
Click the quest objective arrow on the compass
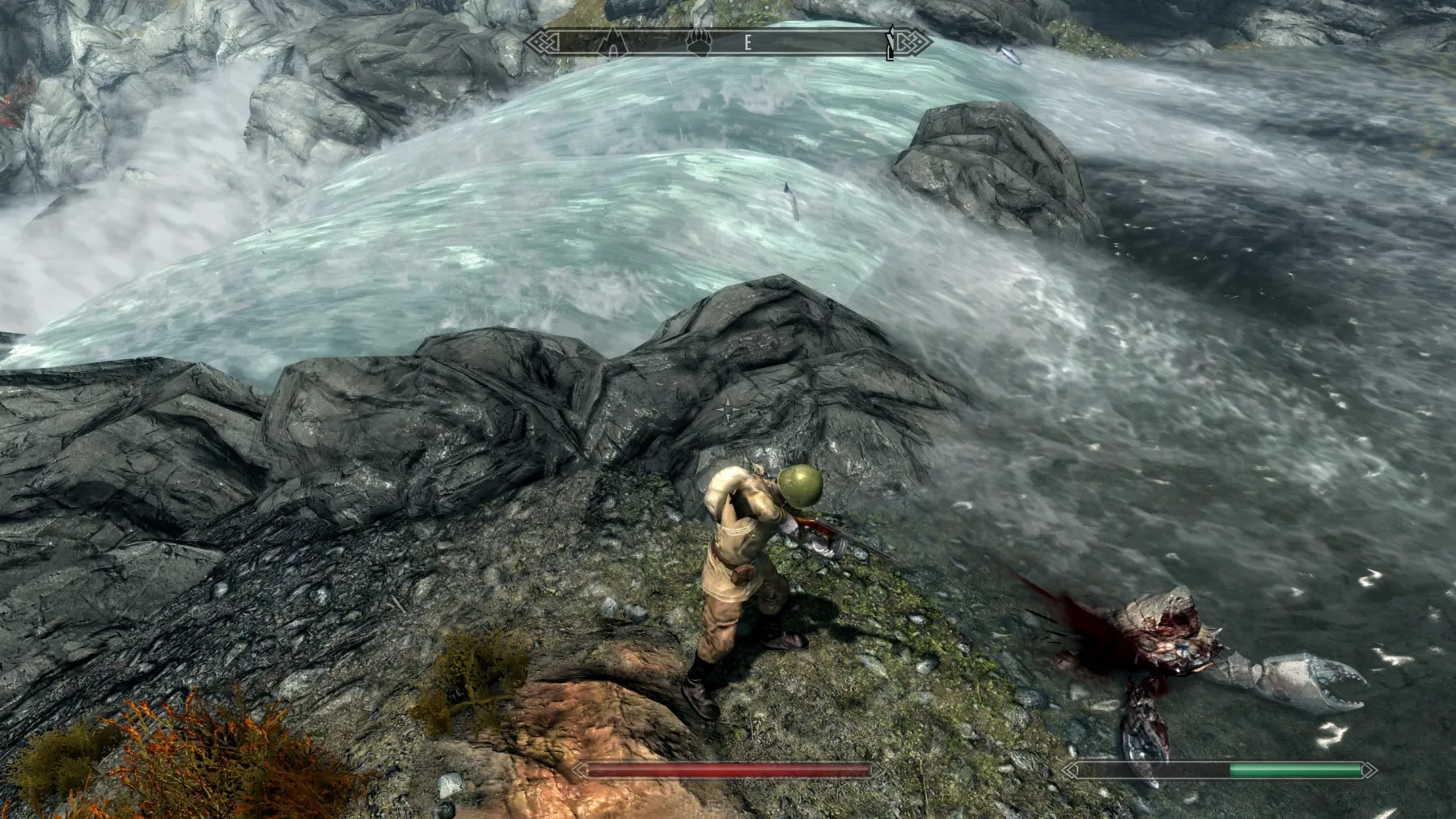click(891, 42)
